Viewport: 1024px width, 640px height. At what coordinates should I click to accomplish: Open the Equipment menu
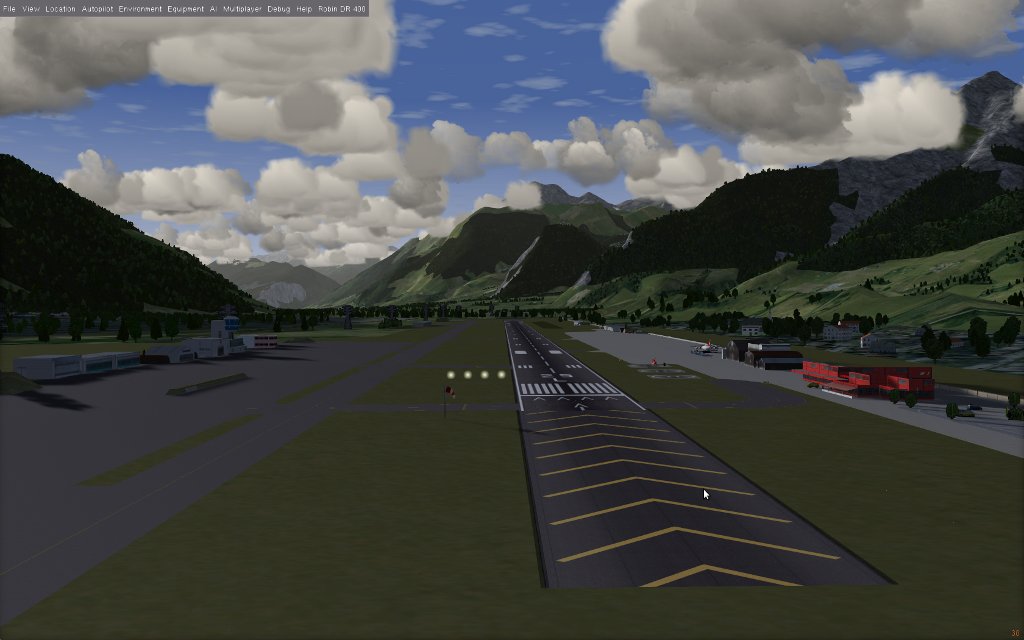[x=185, y=8]
